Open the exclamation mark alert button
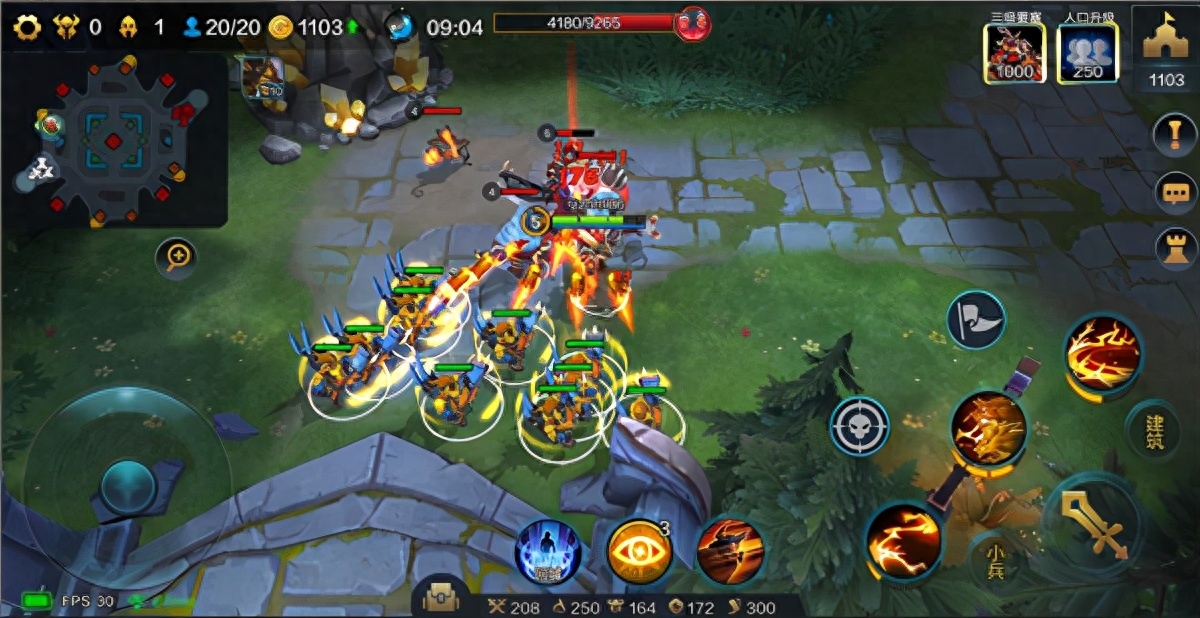This screenshot has height=618, width=1200. pyautogui.click(x=1174, y=134)
